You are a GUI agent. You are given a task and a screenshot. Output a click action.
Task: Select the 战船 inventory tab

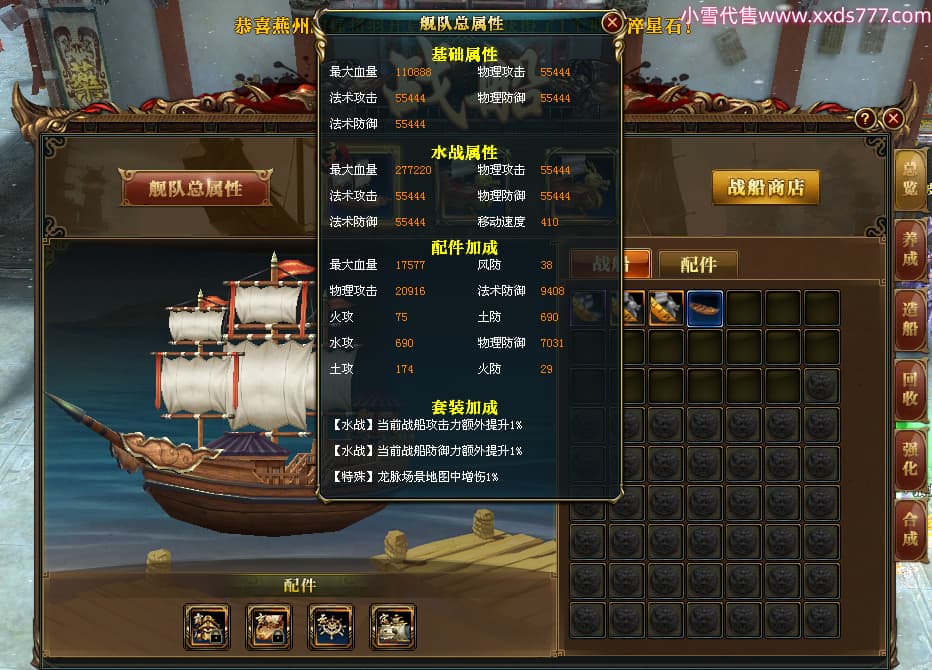[x=610, y=264]
